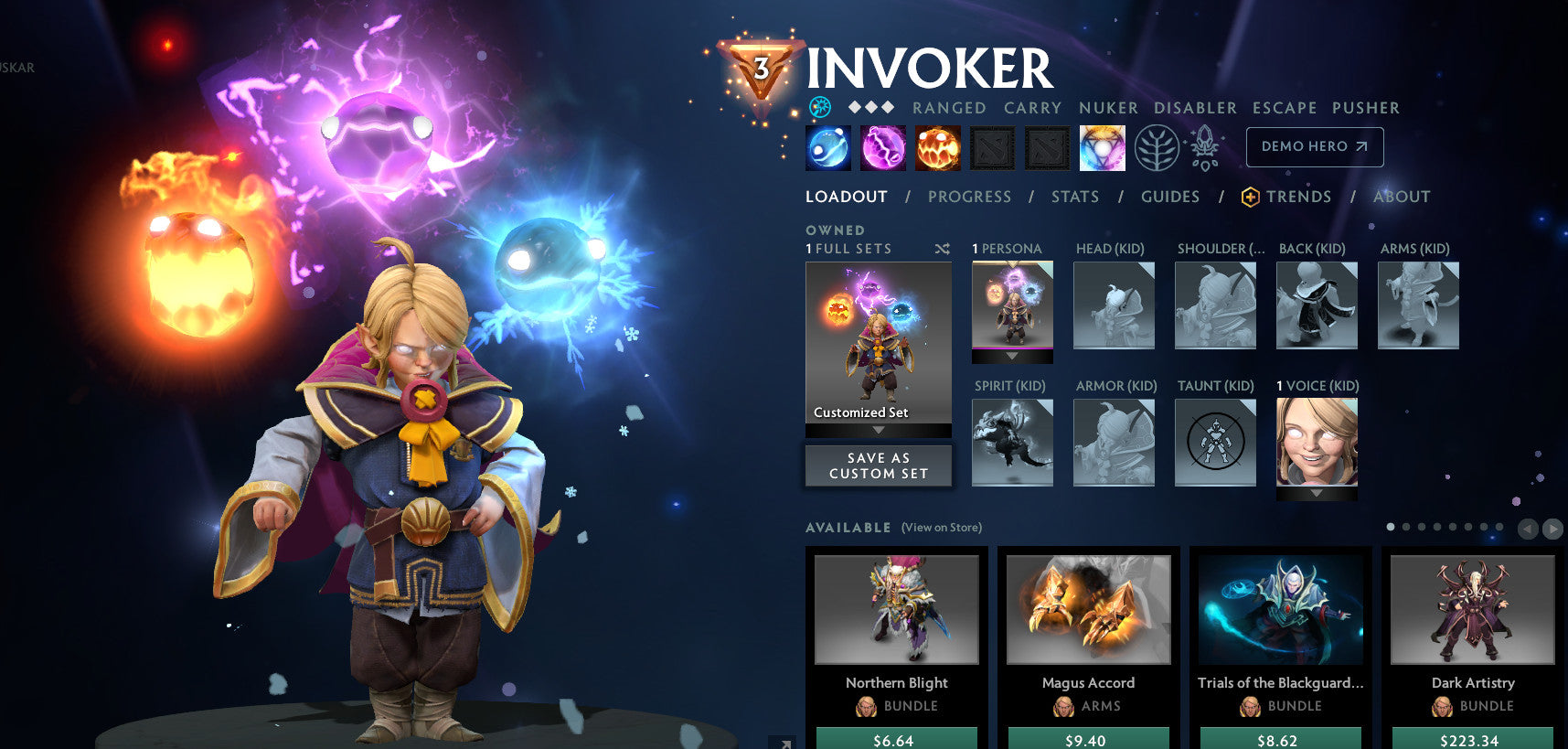The width and height of the screenshot is (1568, 749).
Task: Select the crossed-out TAUNT (KID) slot icon
Action: click(1215, 442)
